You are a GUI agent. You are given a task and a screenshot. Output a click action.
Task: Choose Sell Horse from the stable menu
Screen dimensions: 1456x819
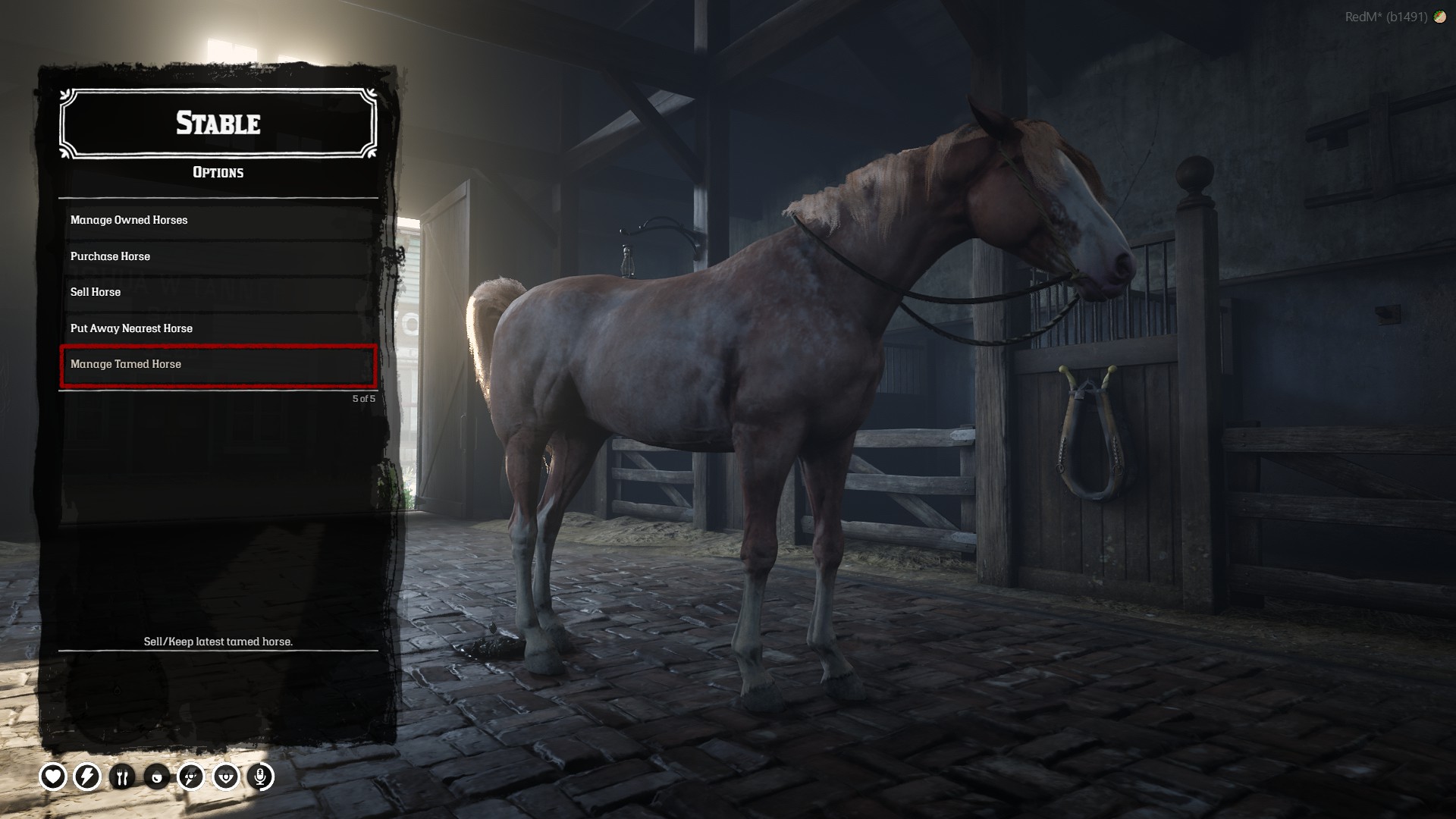coord(218,292)
